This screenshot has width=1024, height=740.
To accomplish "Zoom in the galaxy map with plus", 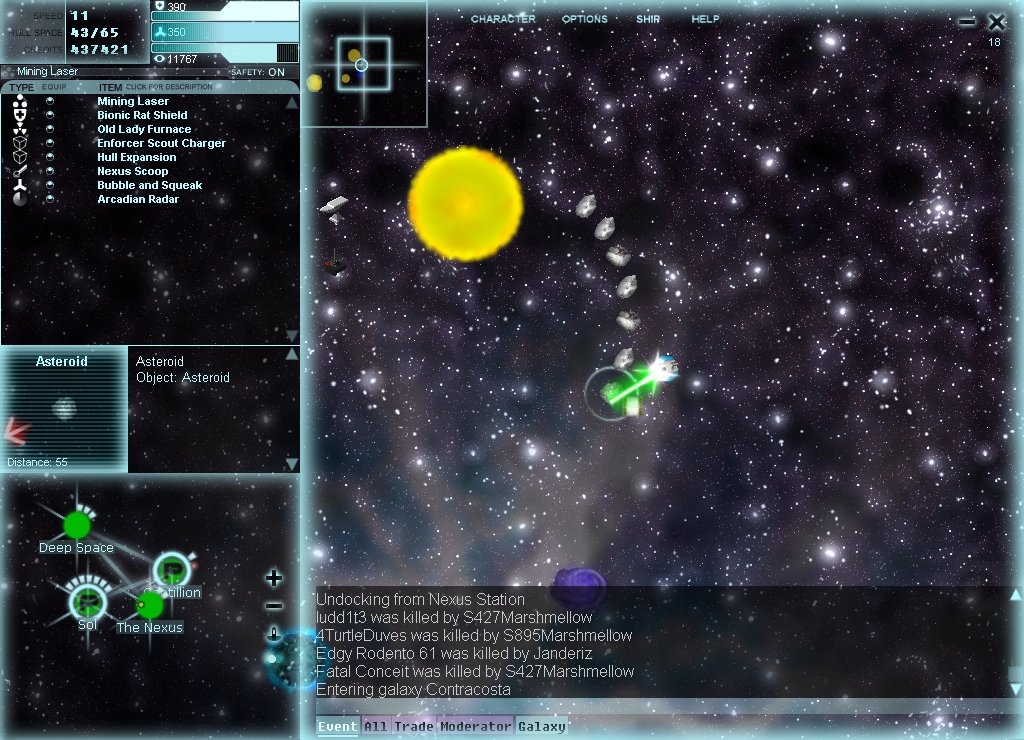I will [274, 578].
